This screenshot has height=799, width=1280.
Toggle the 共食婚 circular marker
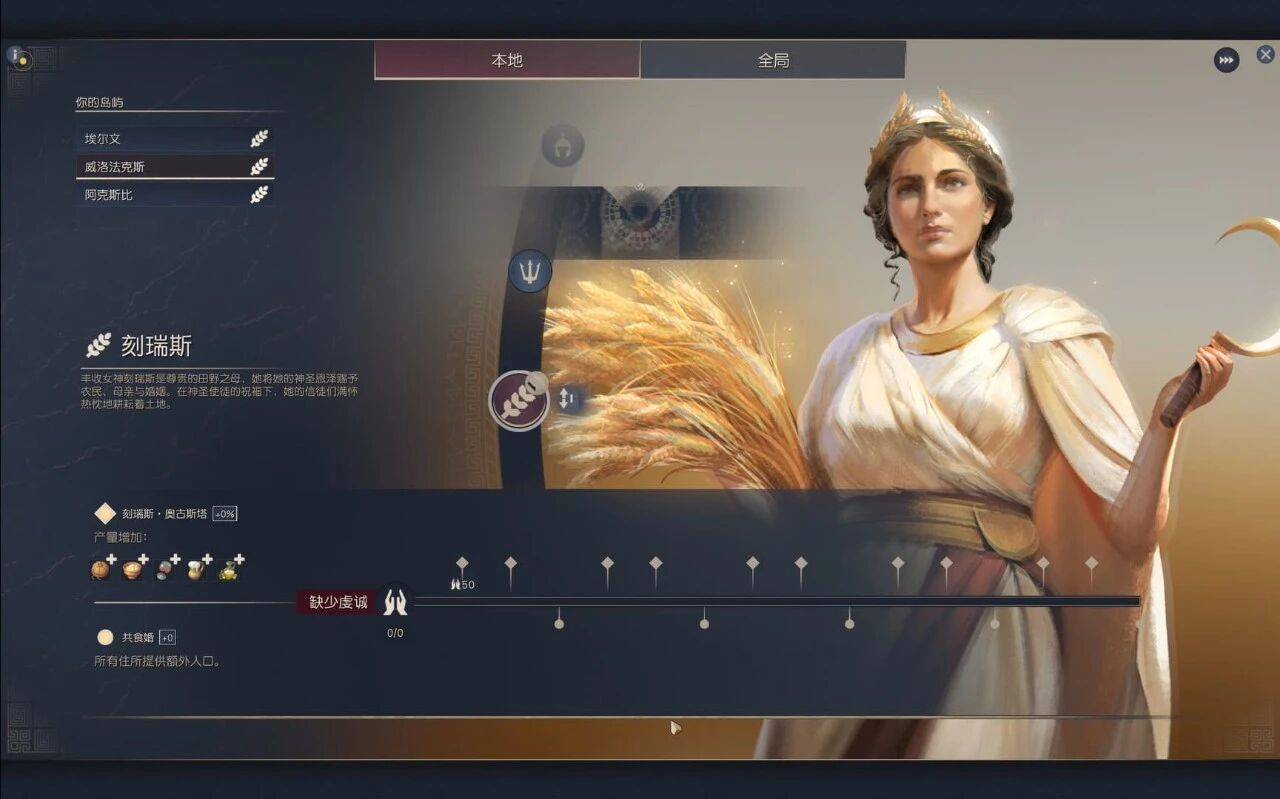(103, 637)
